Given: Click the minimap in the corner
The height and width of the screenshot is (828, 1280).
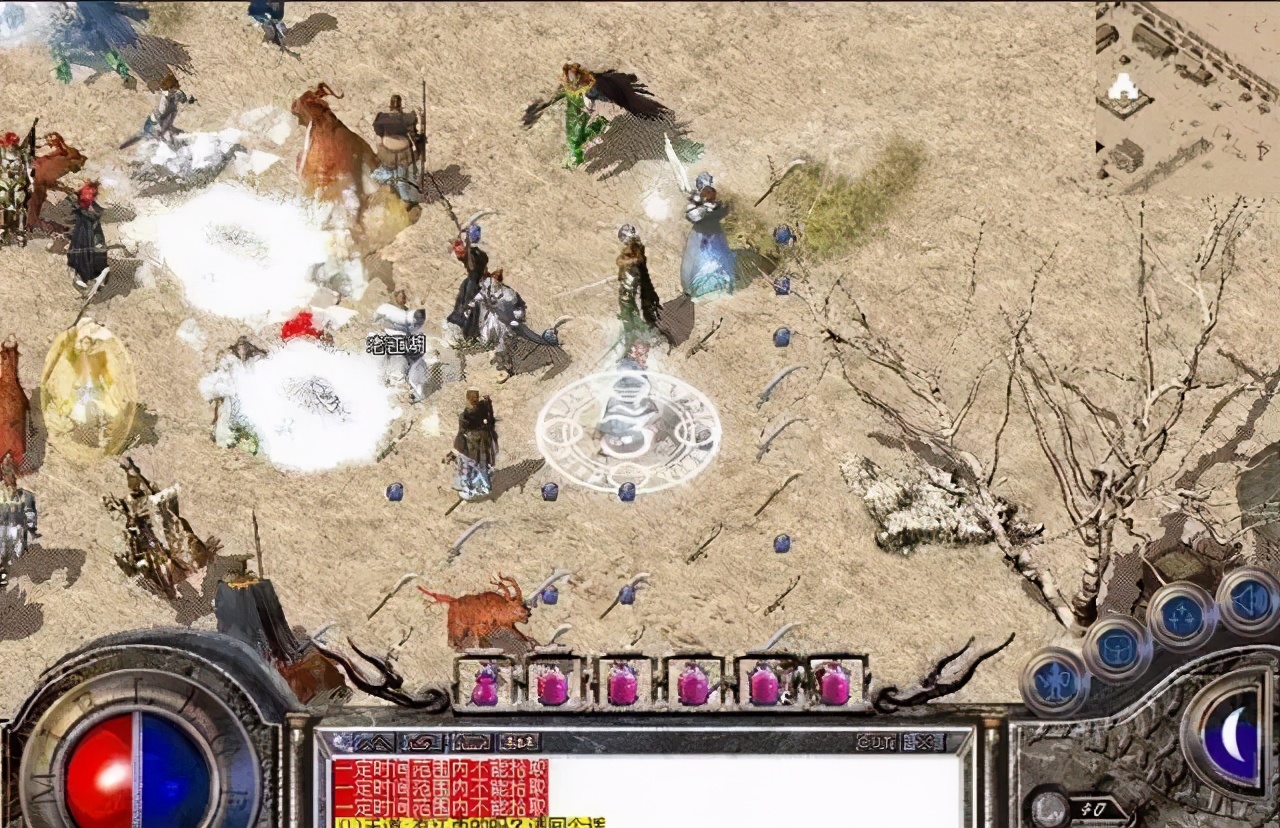Looking at the screenshot, I should pos(1187,97).
